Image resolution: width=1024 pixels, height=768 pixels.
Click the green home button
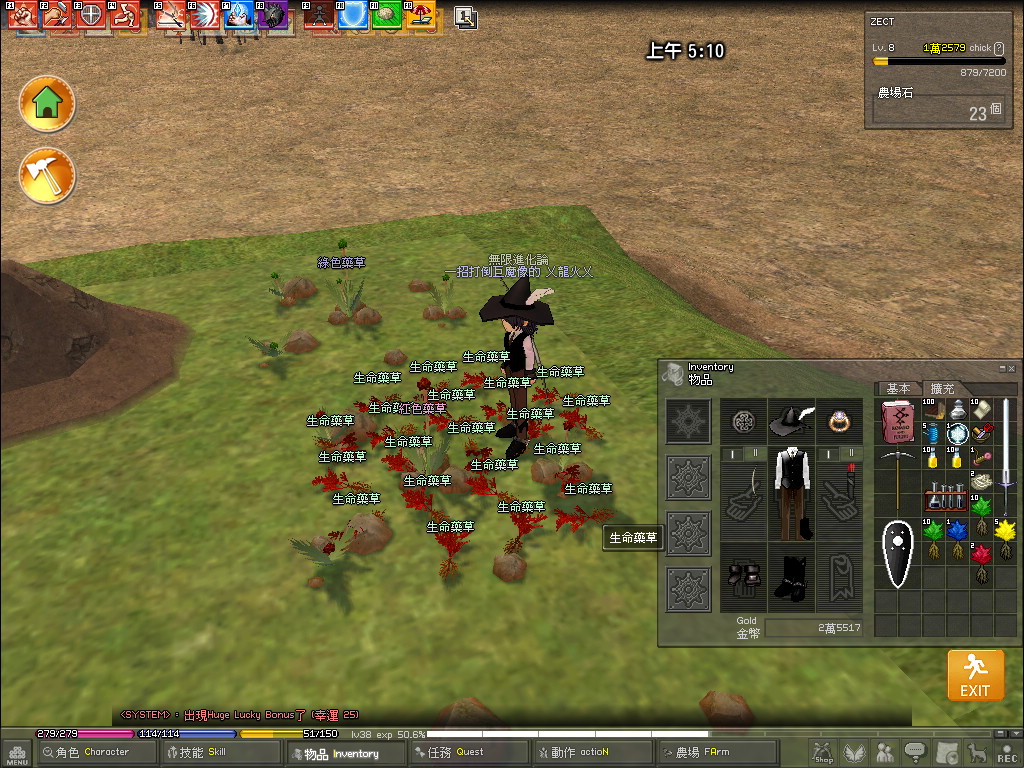point(47,103)
